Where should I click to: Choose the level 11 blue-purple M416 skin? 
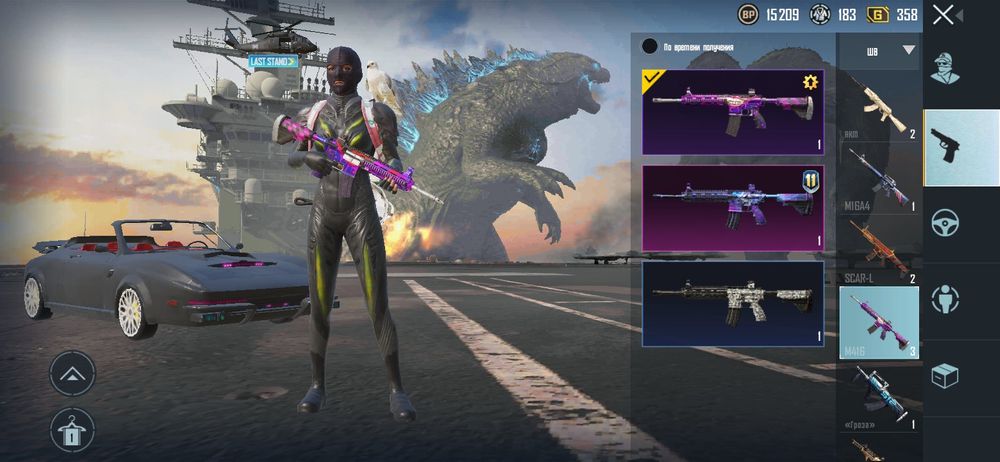[x=733, y=207]
